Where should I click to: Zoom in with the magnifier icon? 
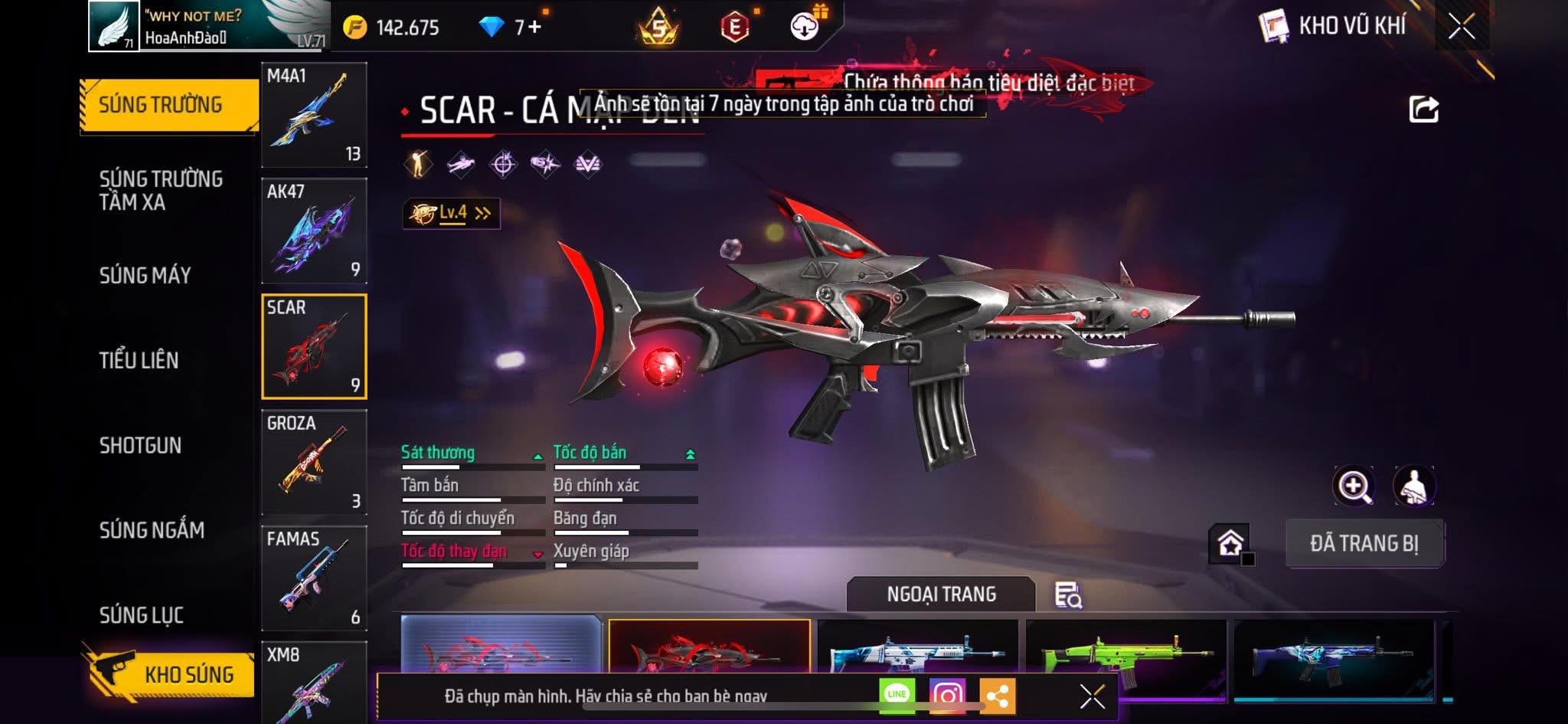tap(1354, 486)
